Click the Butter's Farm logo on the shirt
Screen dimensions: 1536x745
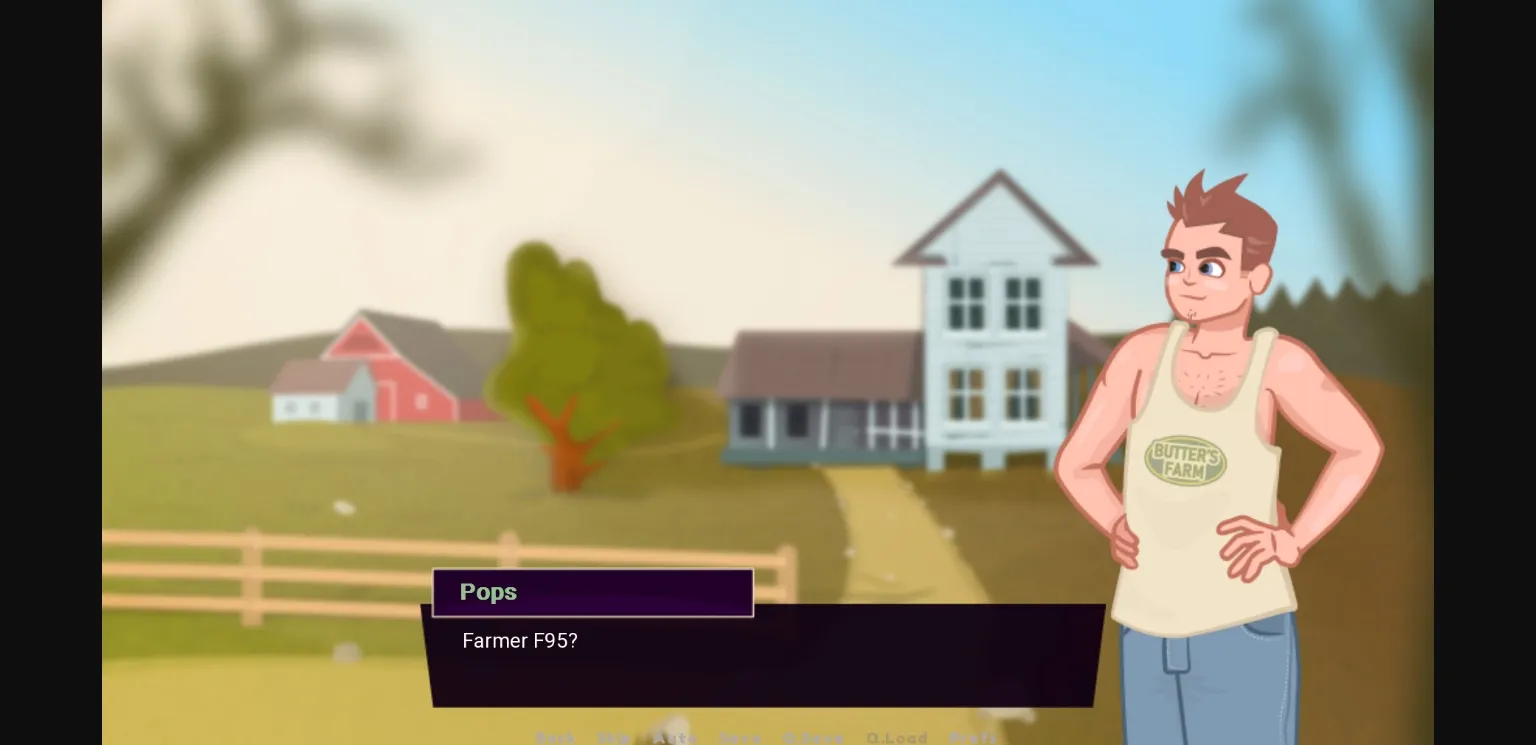(1186, 458)
